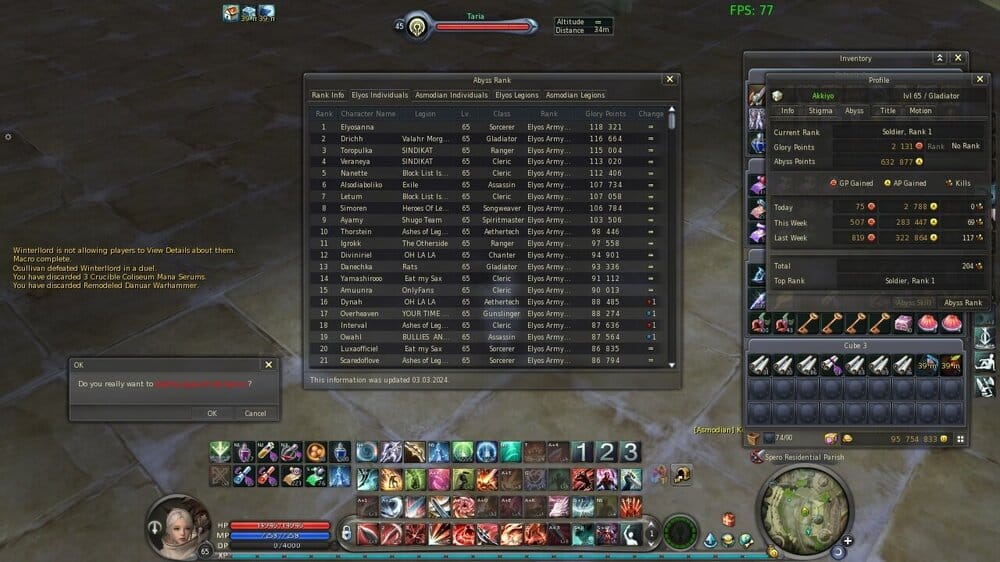Image resolution: width=1000 pixels, height=562 pixels.
Task: Switch to the Profile Info tab
Action: click(788, 111)
